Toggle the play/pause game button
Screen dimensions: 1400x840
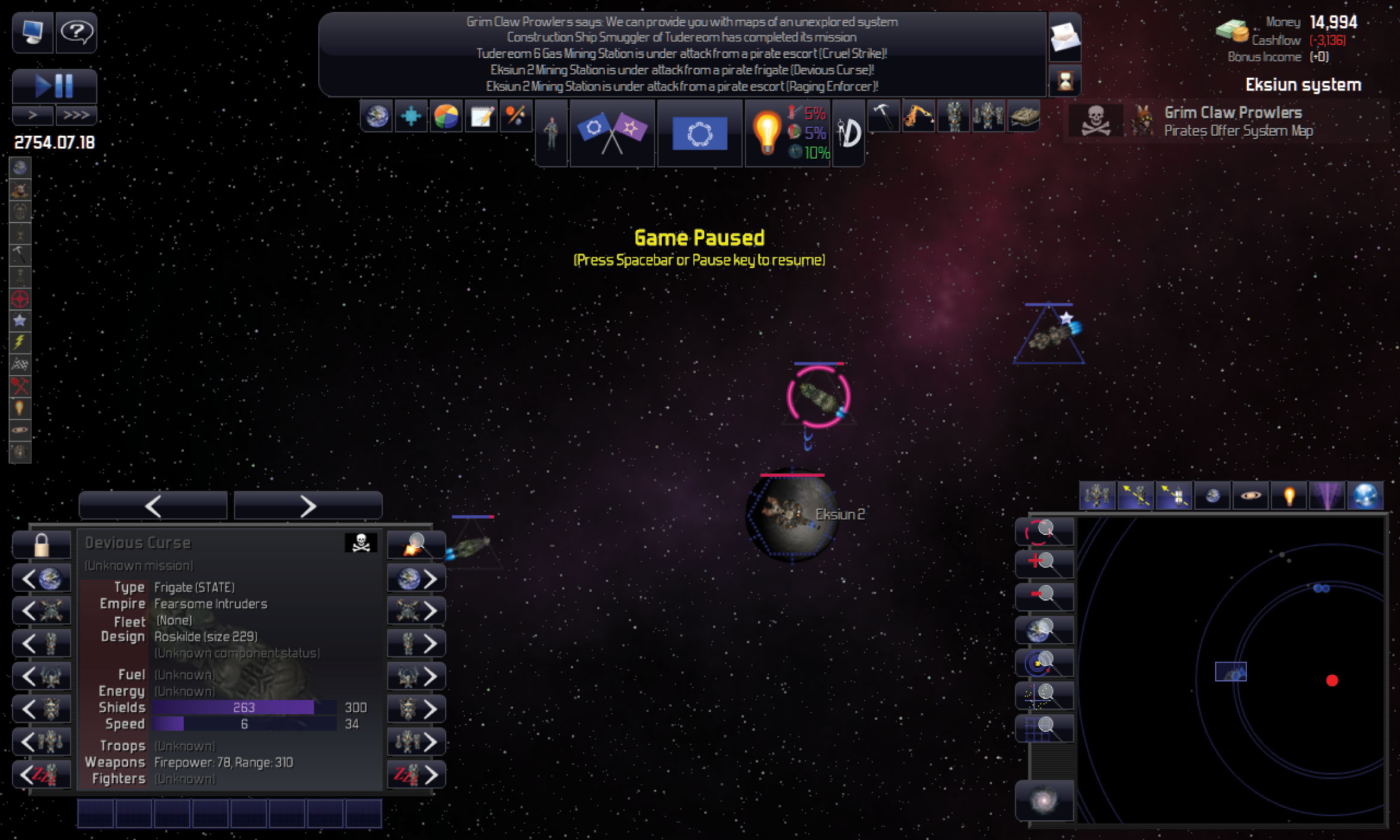pos(54,86)
